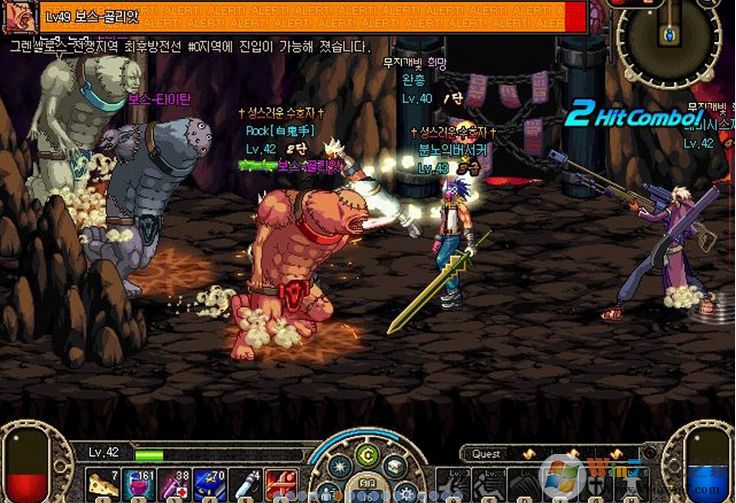The image size is (736, 503).
Task: Select the hotbar item with 38 count
Action: click(x=176, y=484)
